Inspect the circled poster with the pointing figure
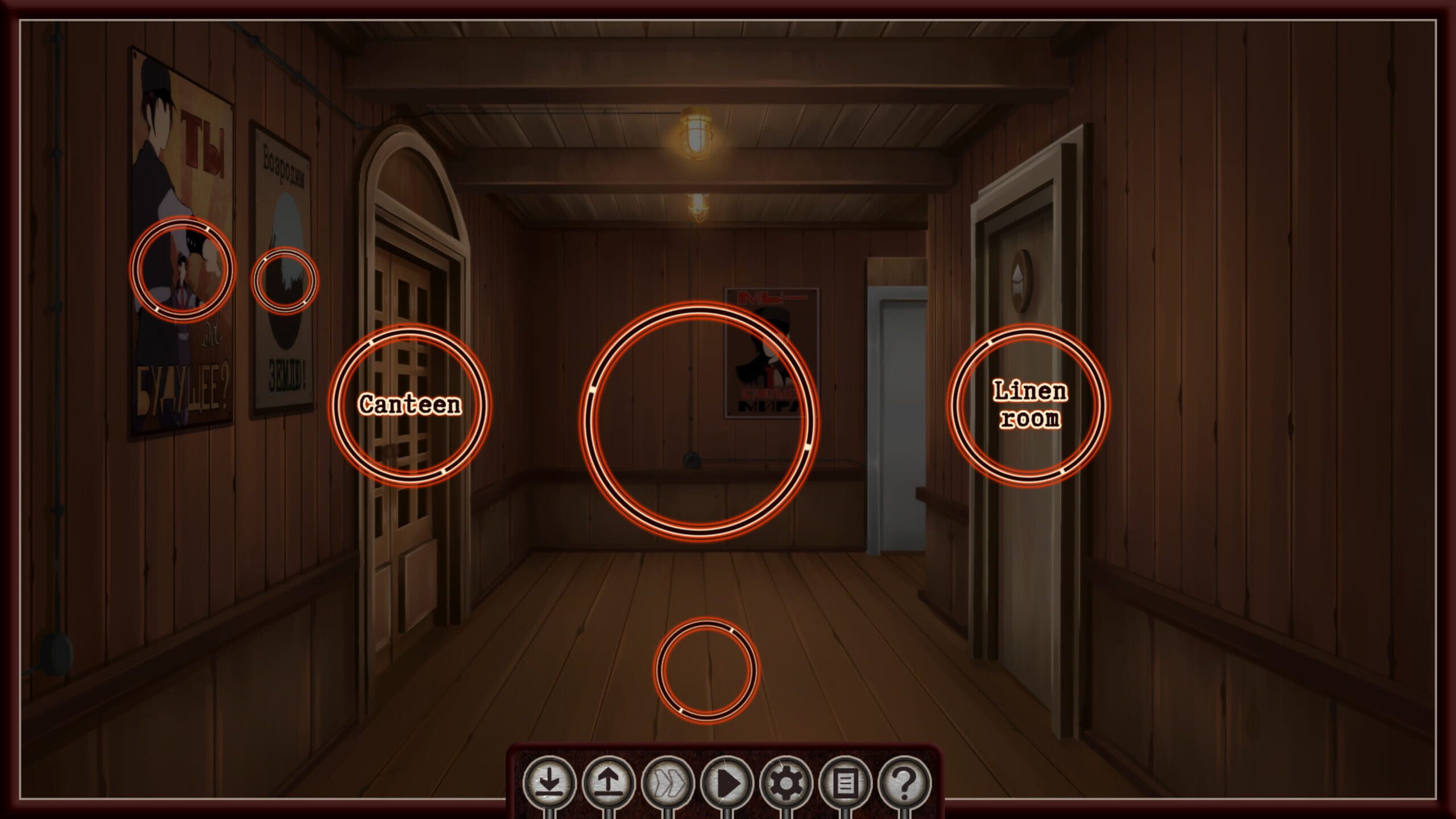This screenshot has width=1456, height=819. 181,268
